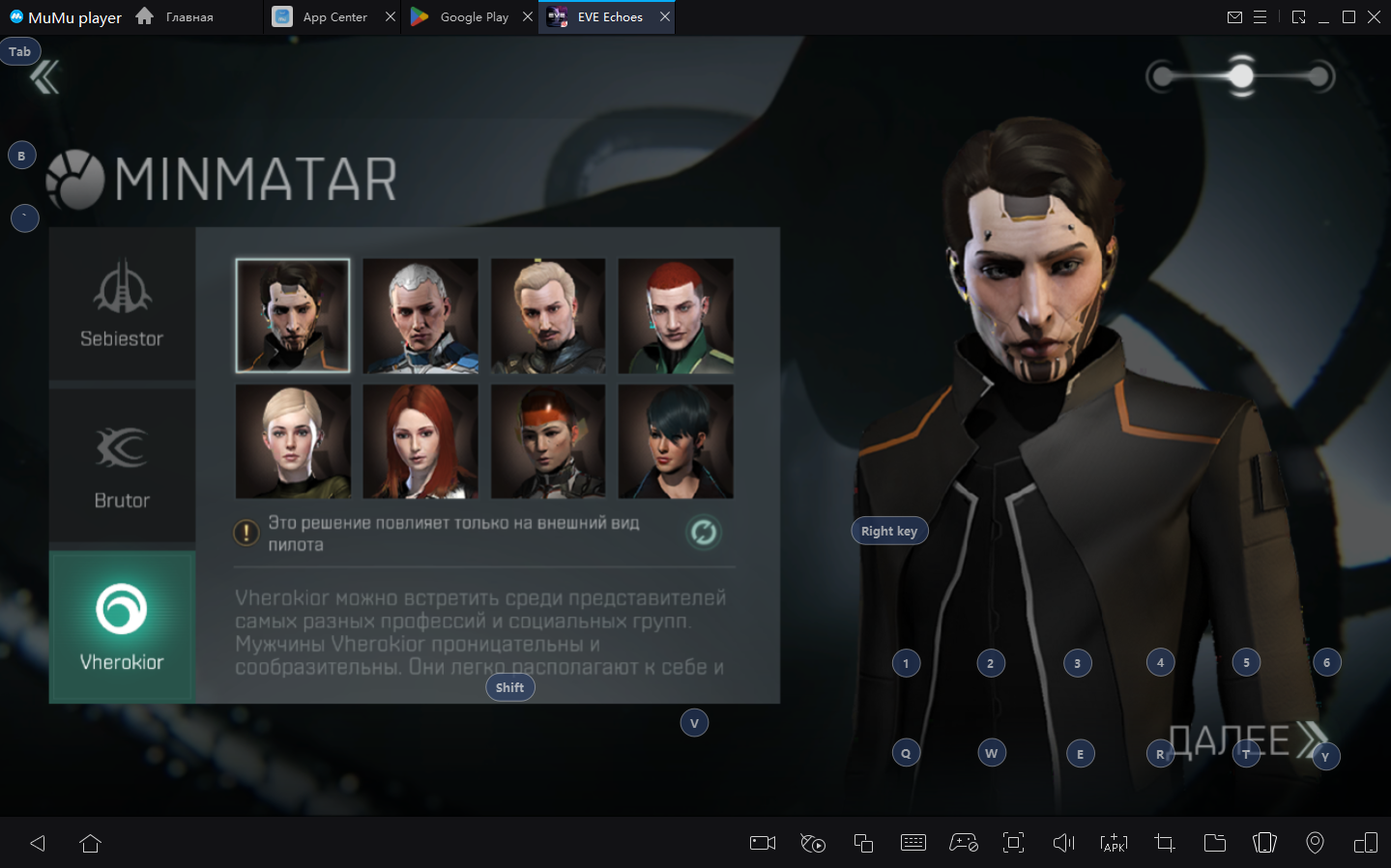The height and width of the screenshot is (868, 1391).
Task: Continue with the ДАЛЕЕ button
Action: tap(1247, 740)
